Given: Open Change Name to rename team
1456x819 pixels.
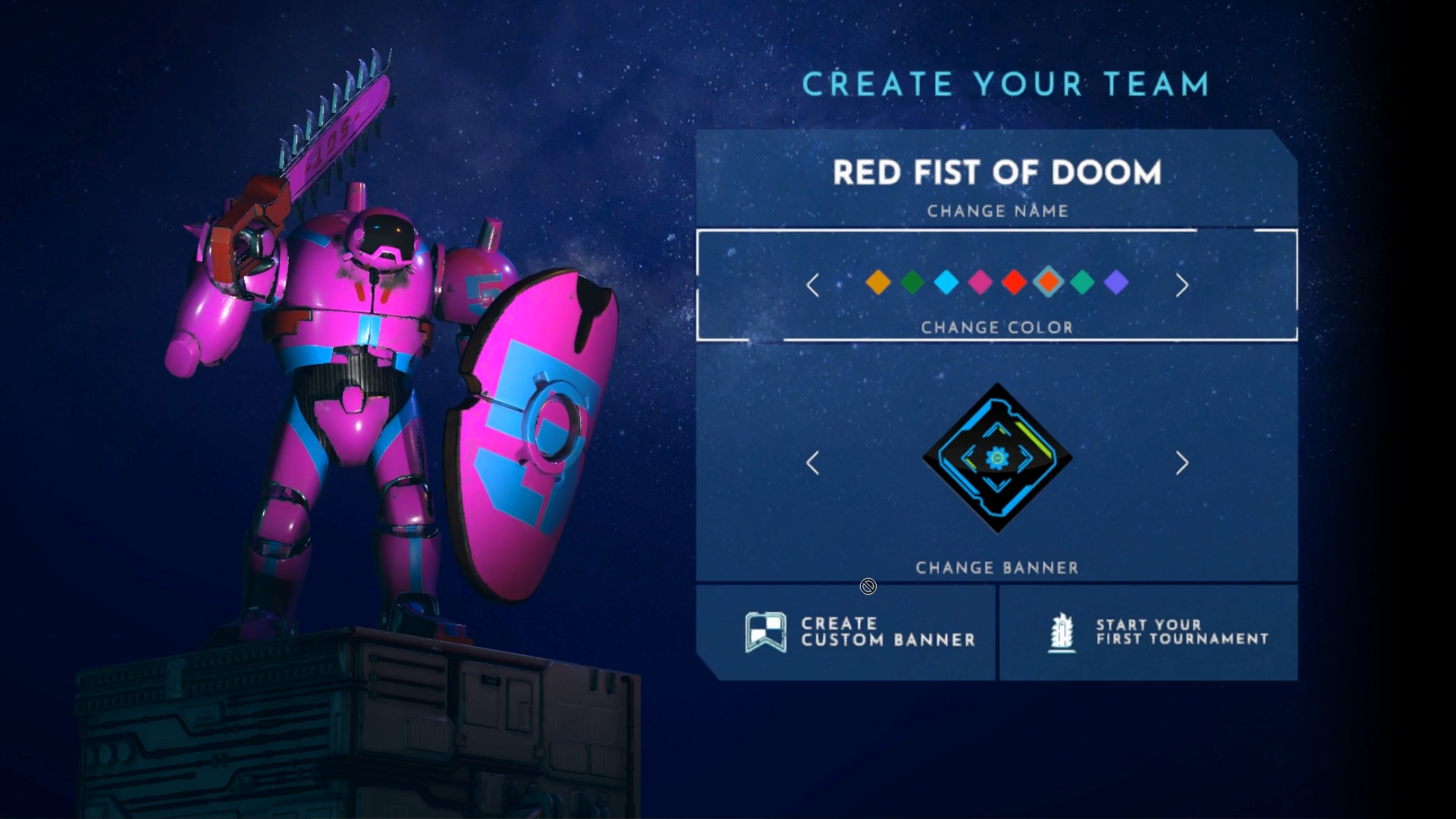Looking at the screenshot, I should [x=996, y=212].
